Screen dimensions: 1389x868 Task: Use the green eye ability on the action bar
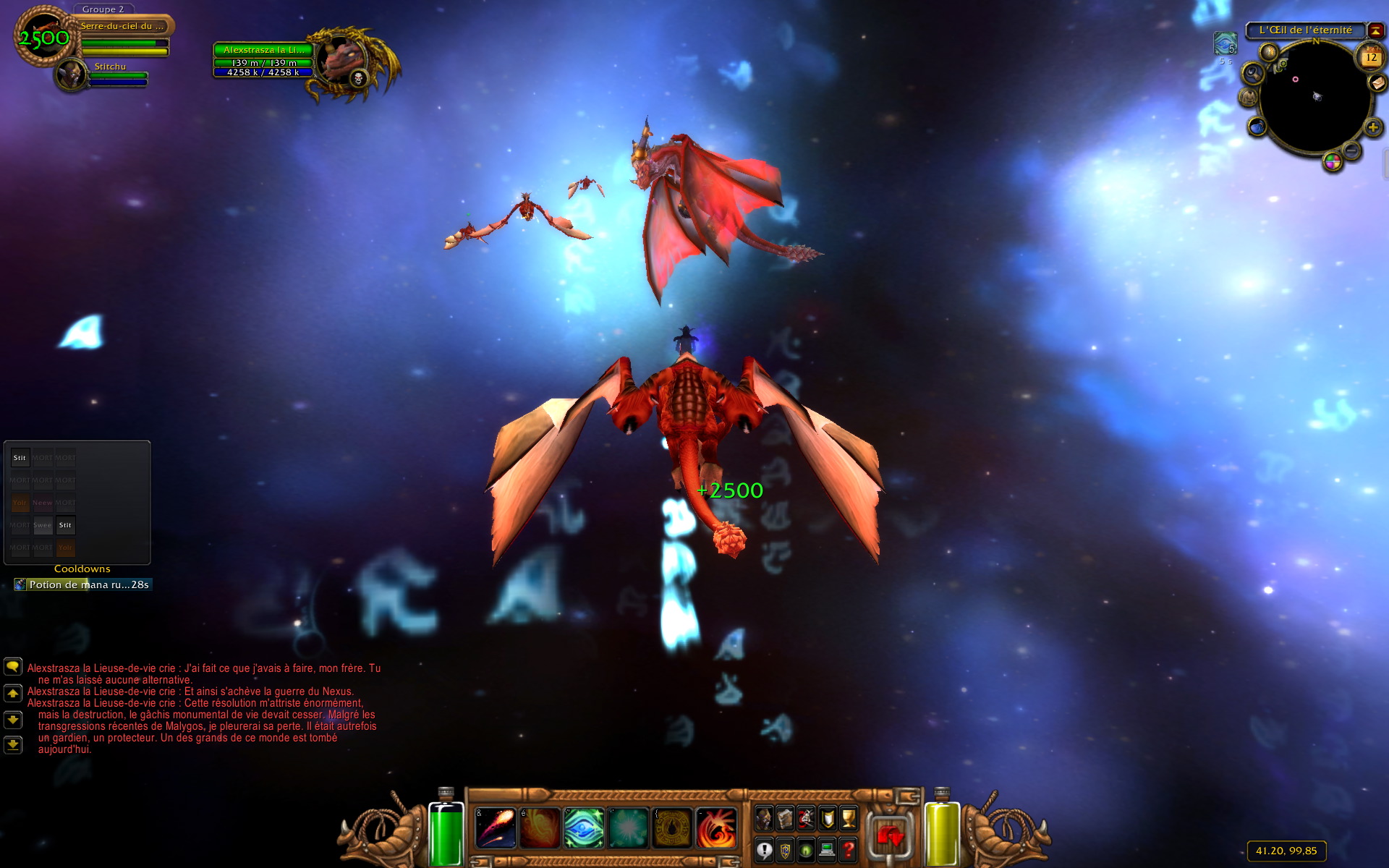584,827
